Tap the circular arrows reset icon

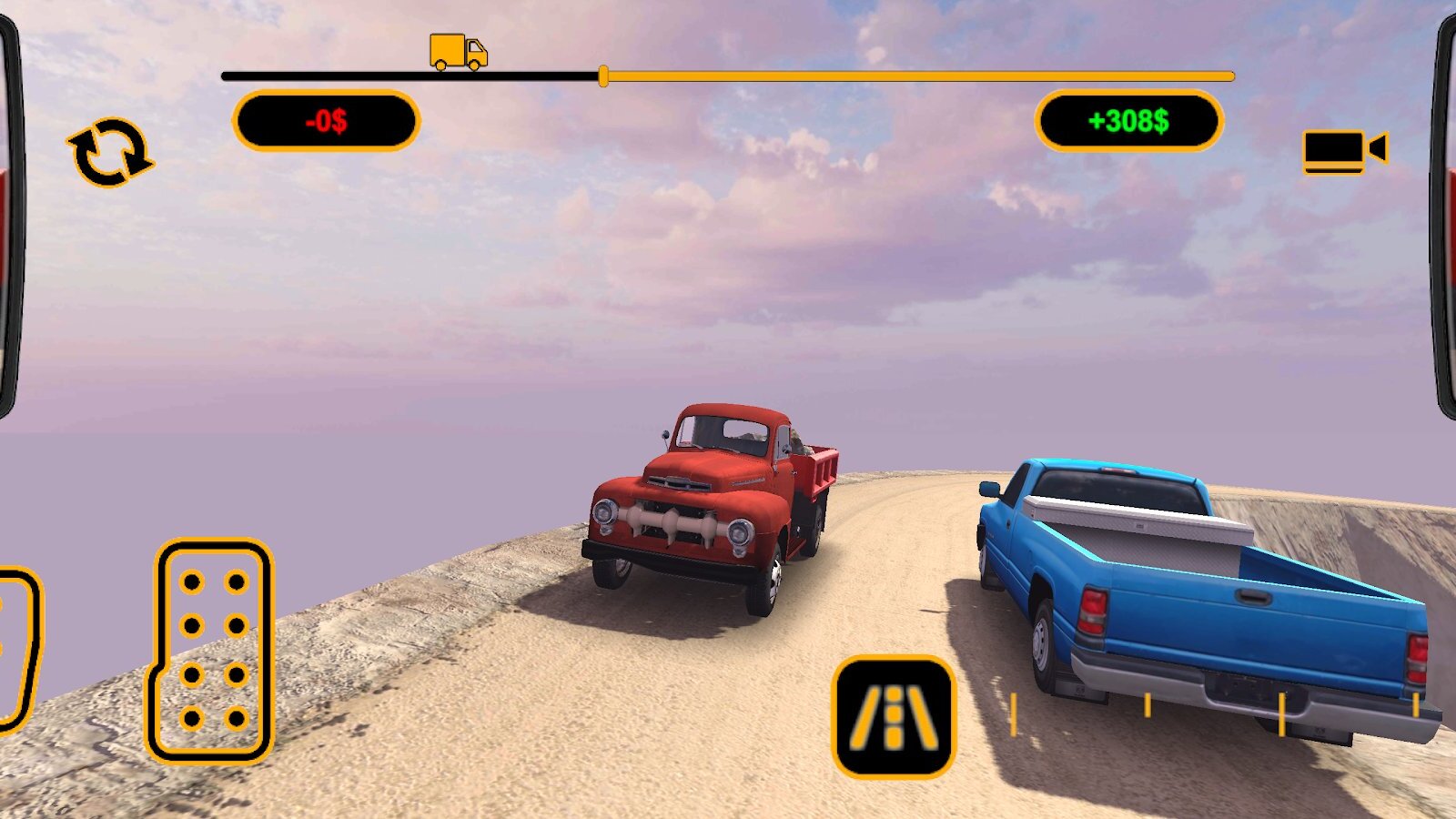110,153
